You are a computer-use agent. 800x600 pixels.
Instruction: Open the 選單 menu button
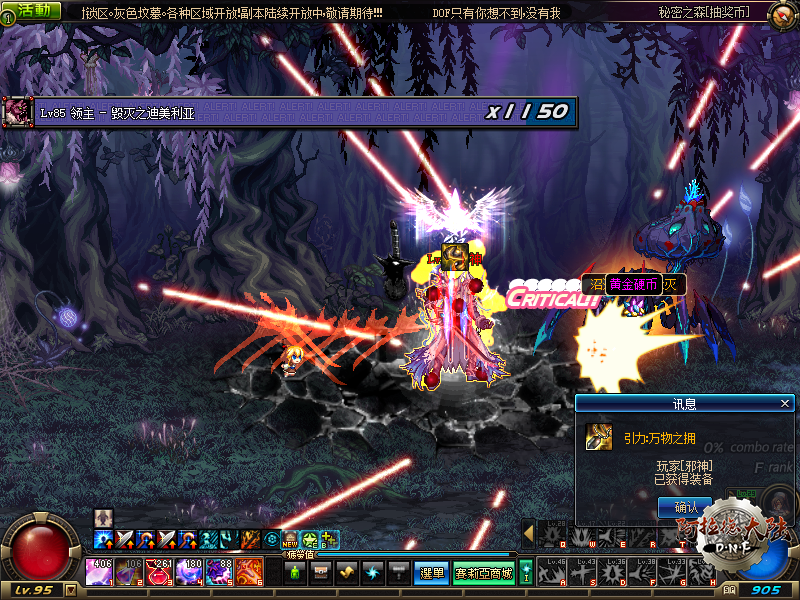point(431,573)
